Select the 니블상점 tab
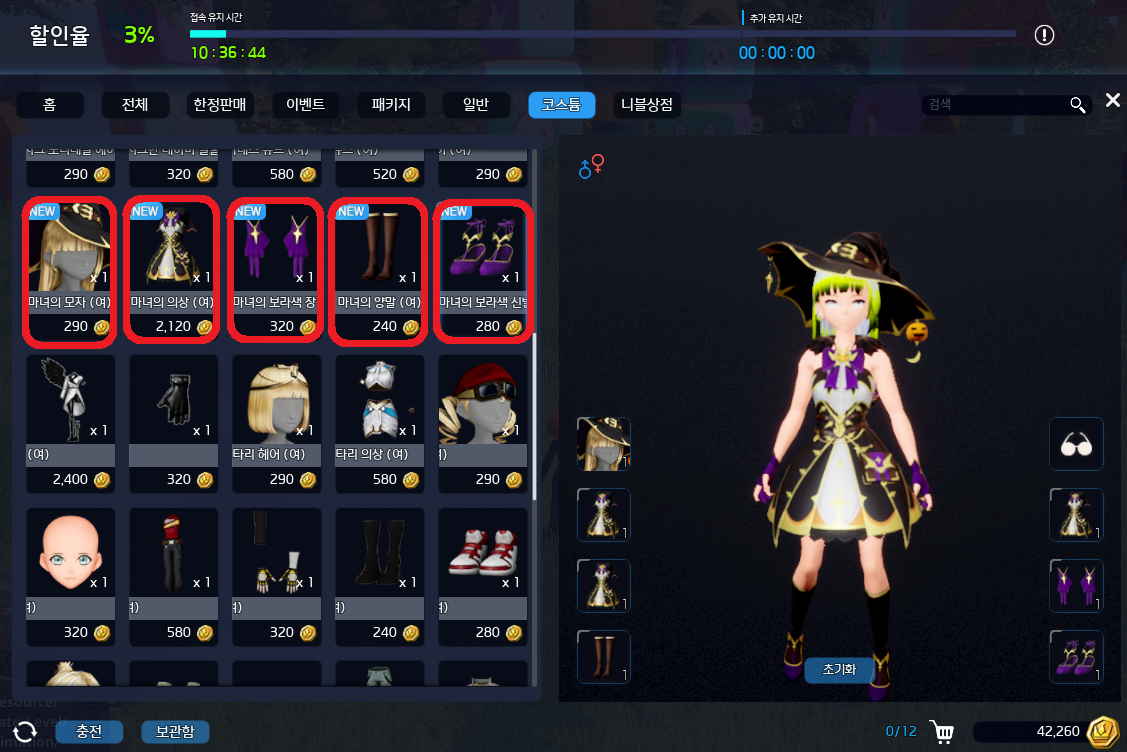Screen dimensions: 1127x752 (x=647, y=105)
